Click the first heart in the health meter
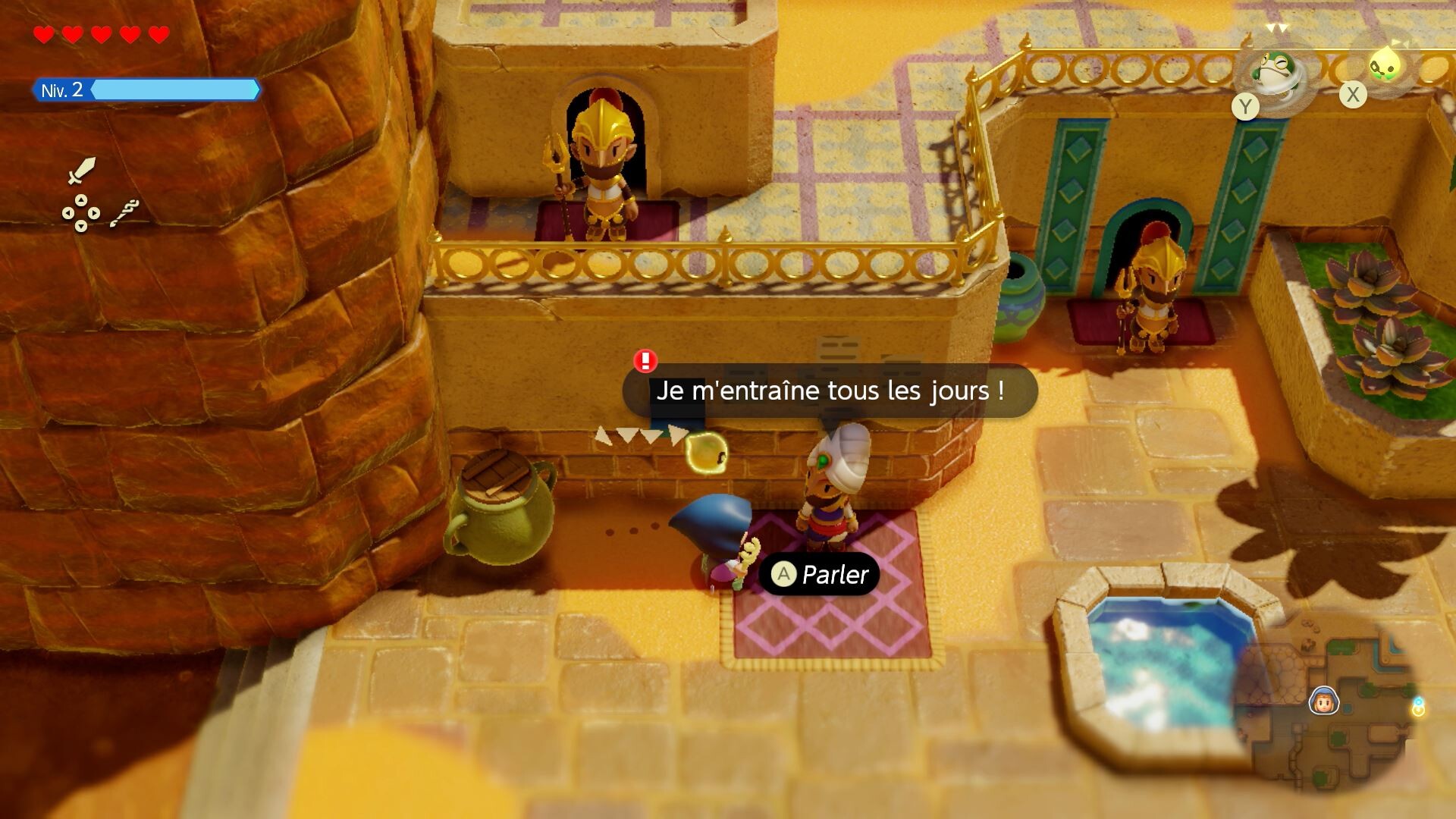1456x819 pixels. [x=43, y=33]
